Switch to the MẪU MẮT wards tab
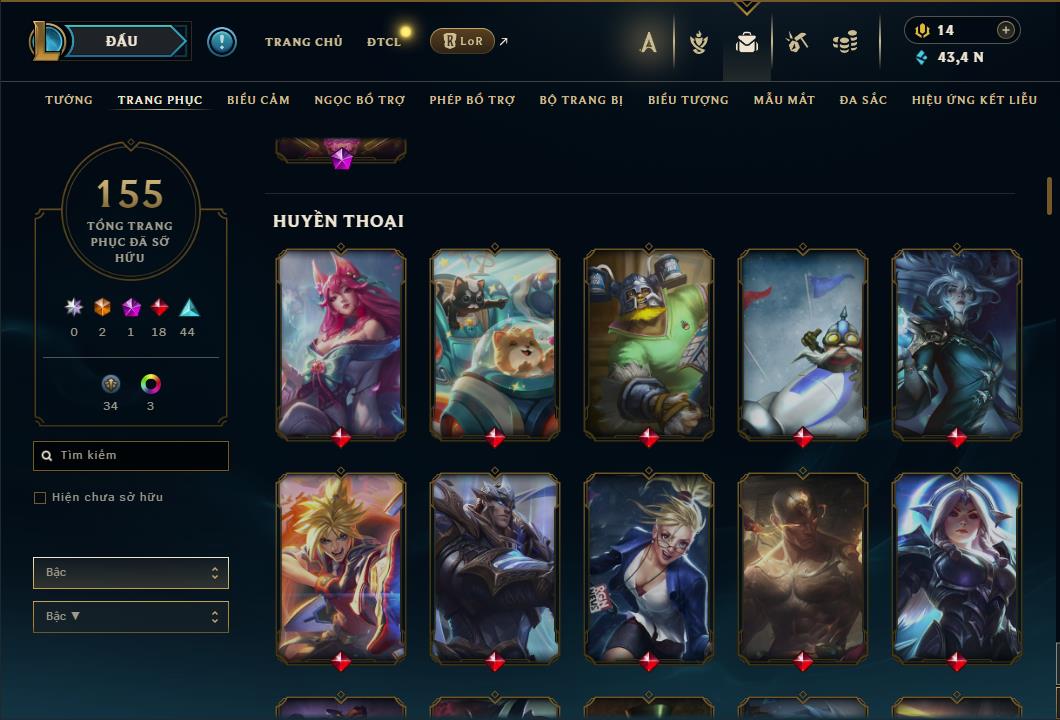The width and height of the screenshot is (1060, 720). pyautogui.click(x=784, y=100)
